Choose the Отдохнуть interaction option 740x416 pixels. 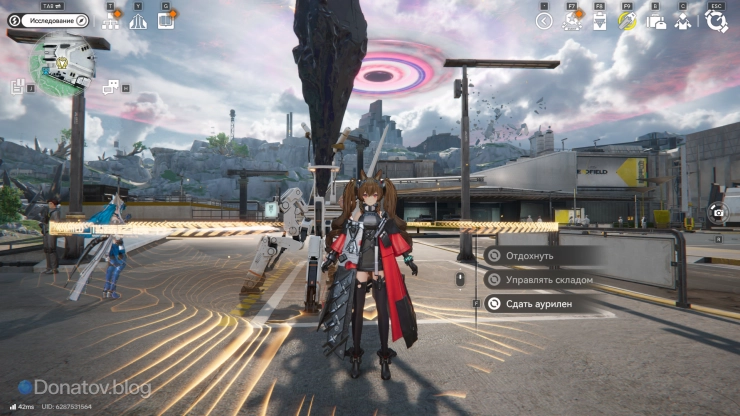530,255
